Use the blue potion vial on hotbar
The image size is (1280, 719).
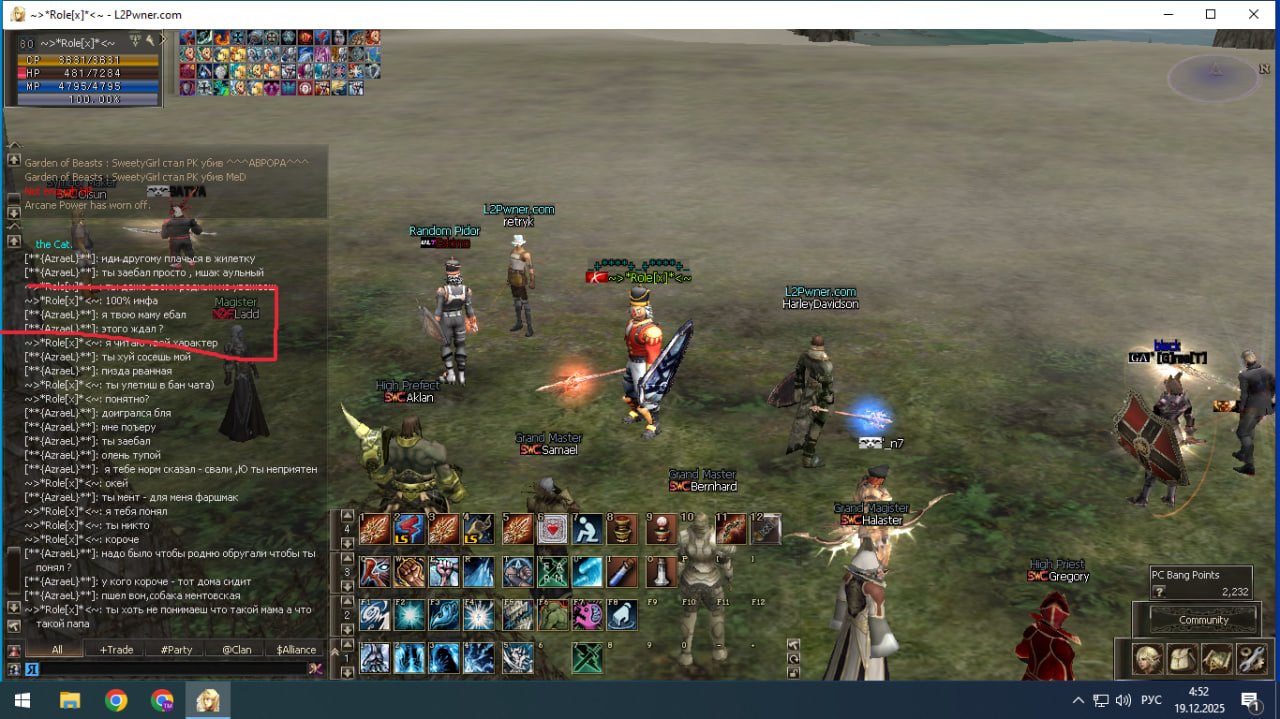622,572
